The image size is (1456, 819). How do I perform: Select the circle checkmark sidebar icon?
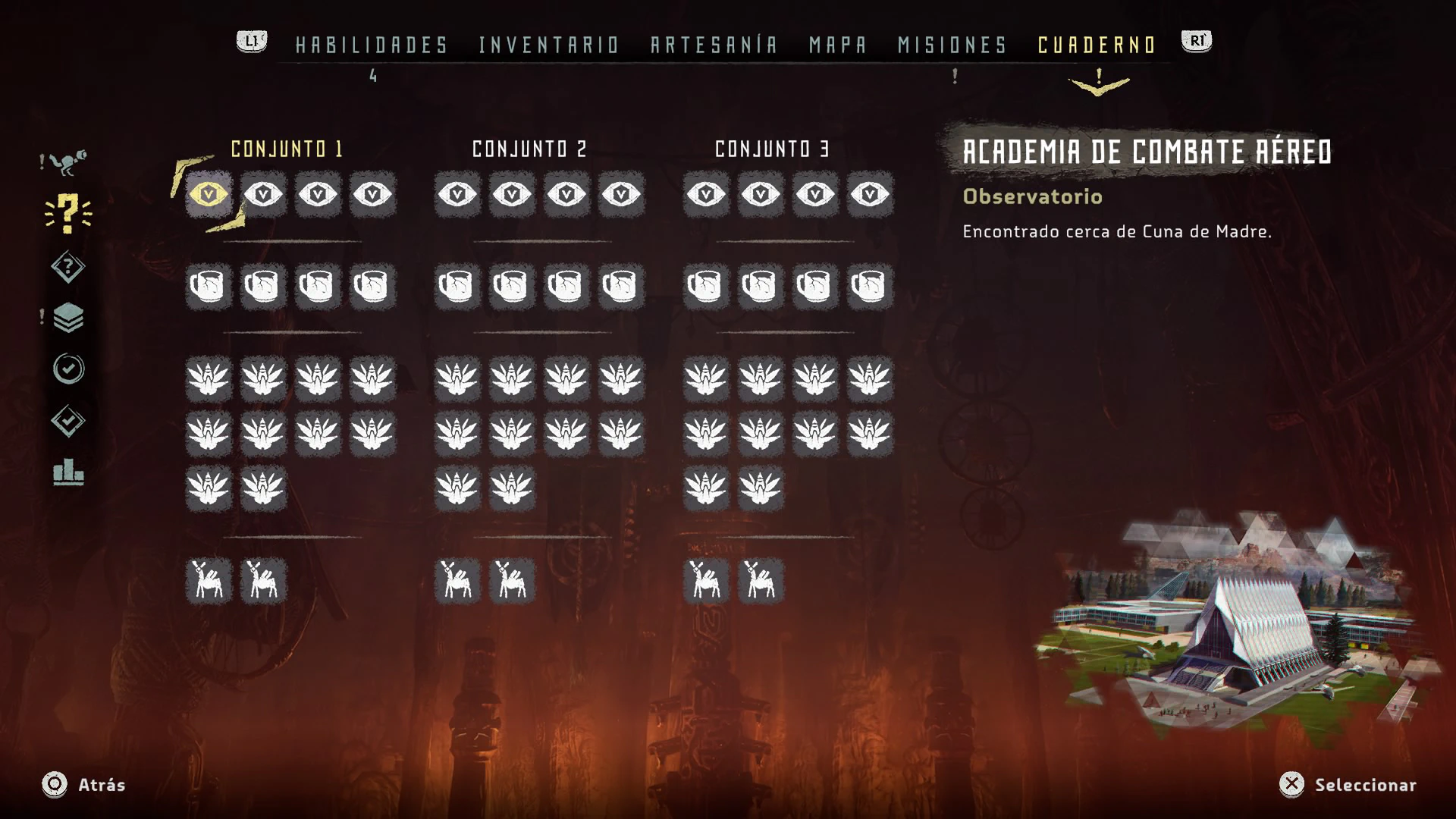point(68,369)
